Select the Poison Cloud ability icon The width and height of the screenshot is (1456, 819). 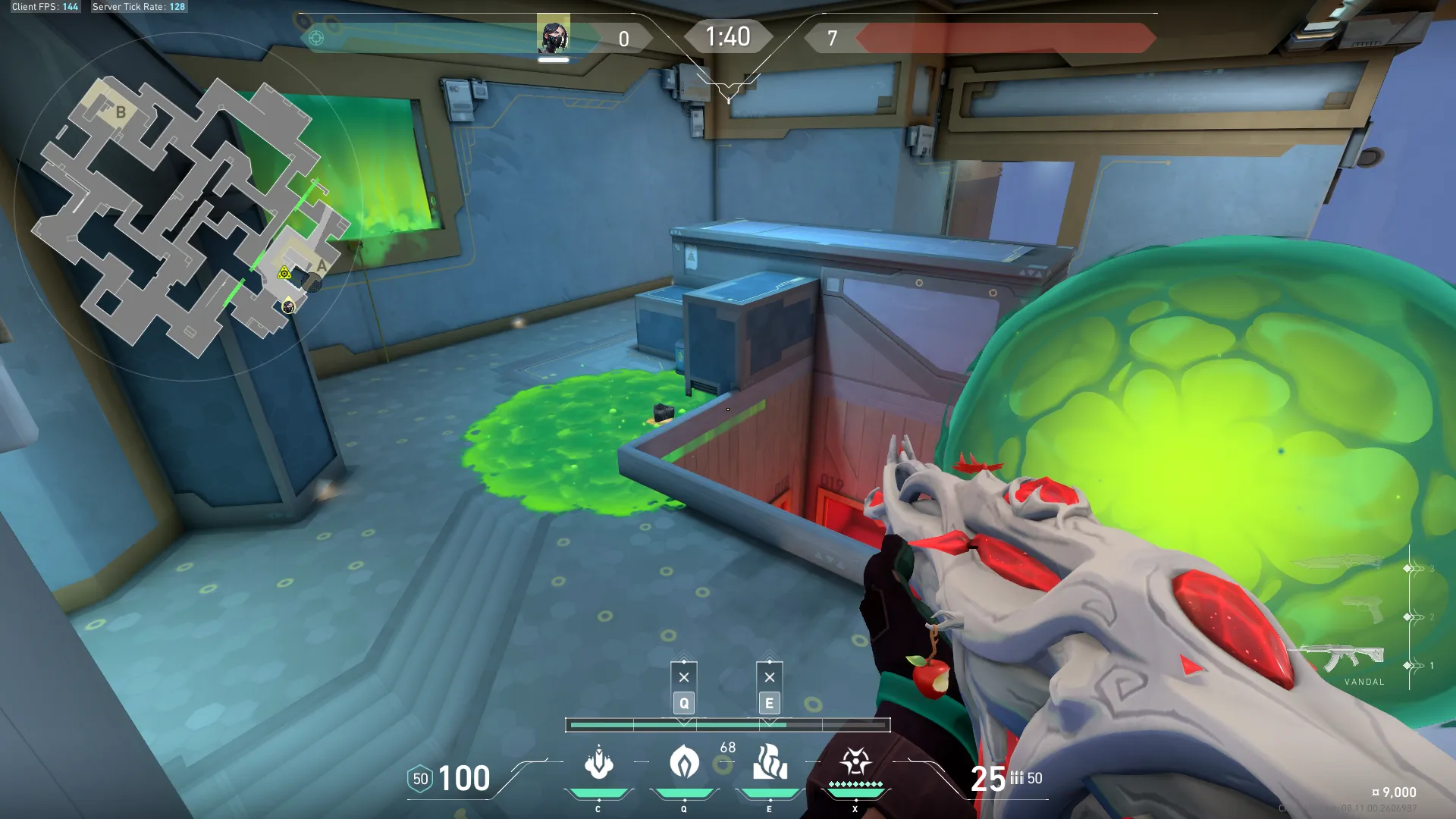point(684,763)
